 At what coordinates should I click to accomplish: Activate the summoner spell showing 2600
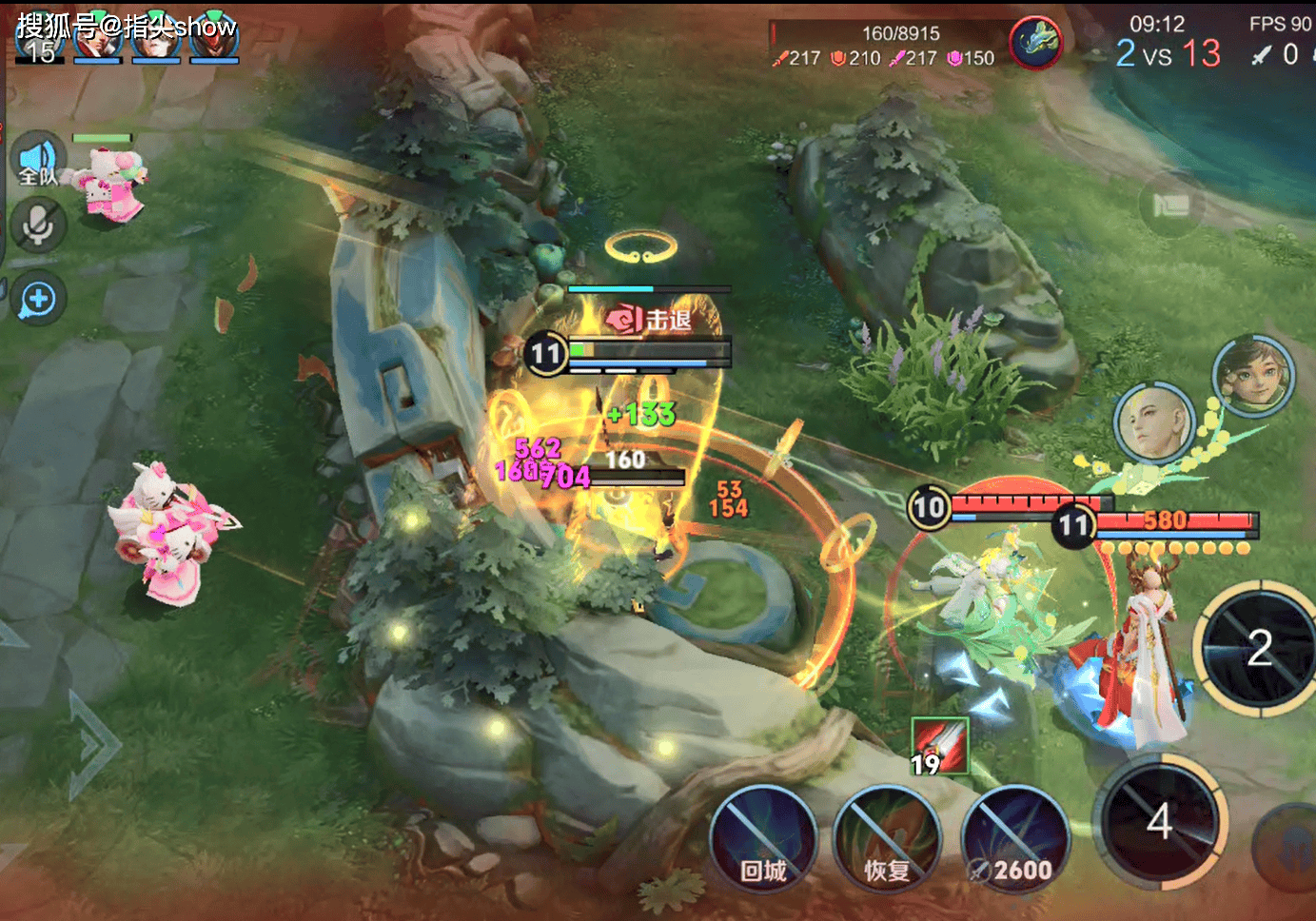click(1015, 839)
